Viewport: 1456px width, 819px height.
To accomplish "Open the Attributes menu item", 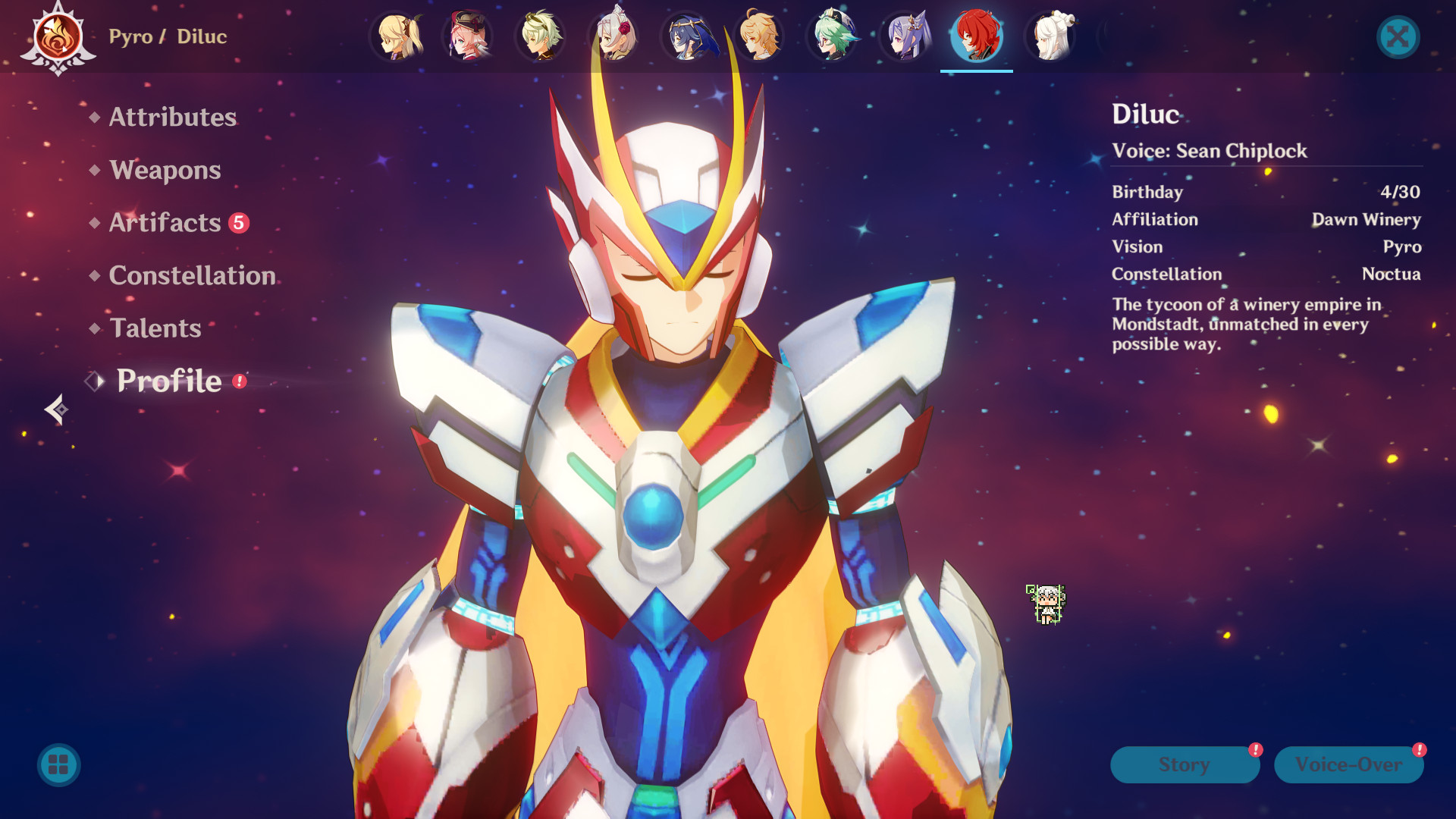I will [x=172, y=117].
